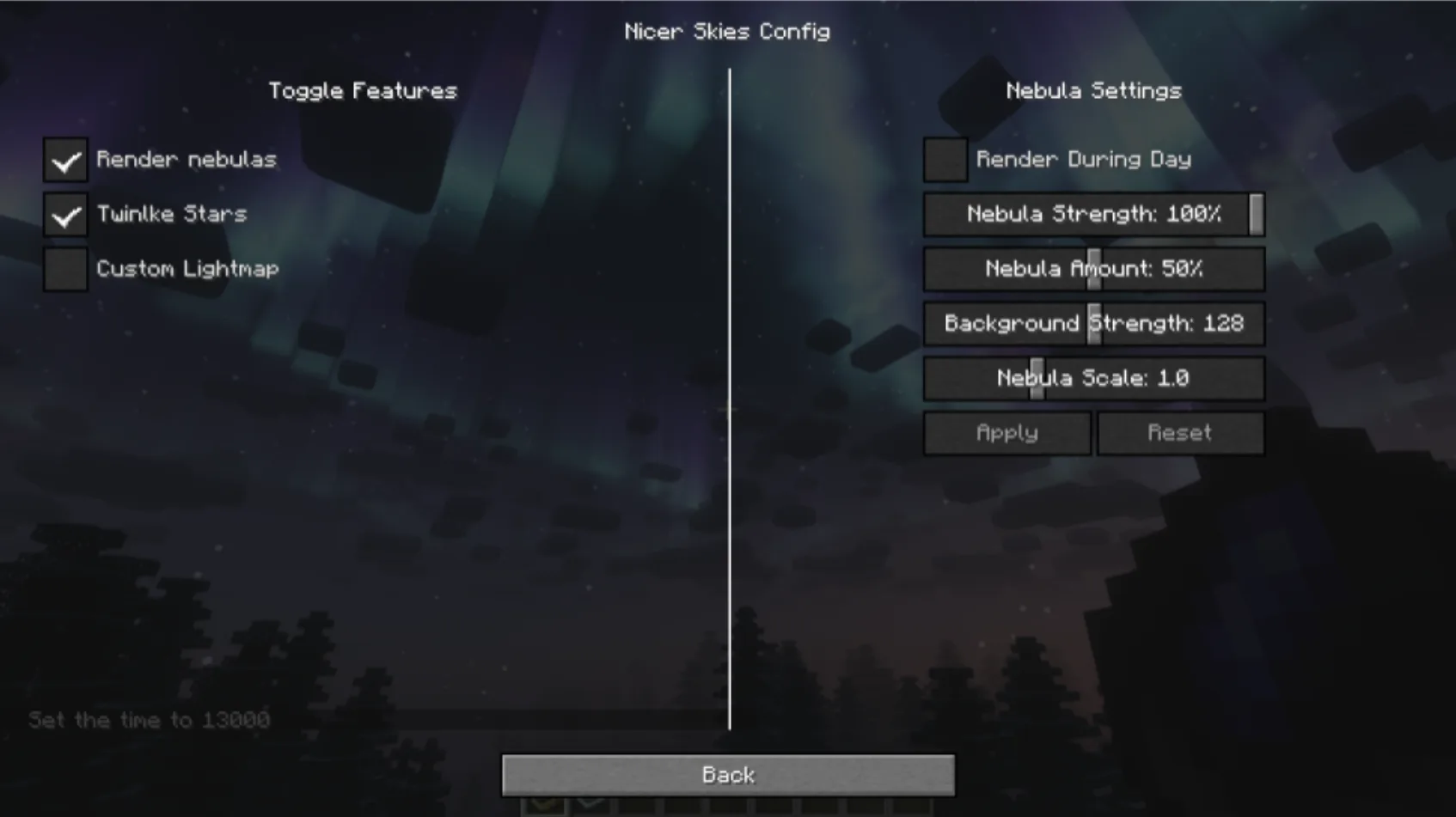The width and height of the screenshot is (1456, 817).
Task: Reset the nebula settings to defaults
Action: (x=1180, y=433)
